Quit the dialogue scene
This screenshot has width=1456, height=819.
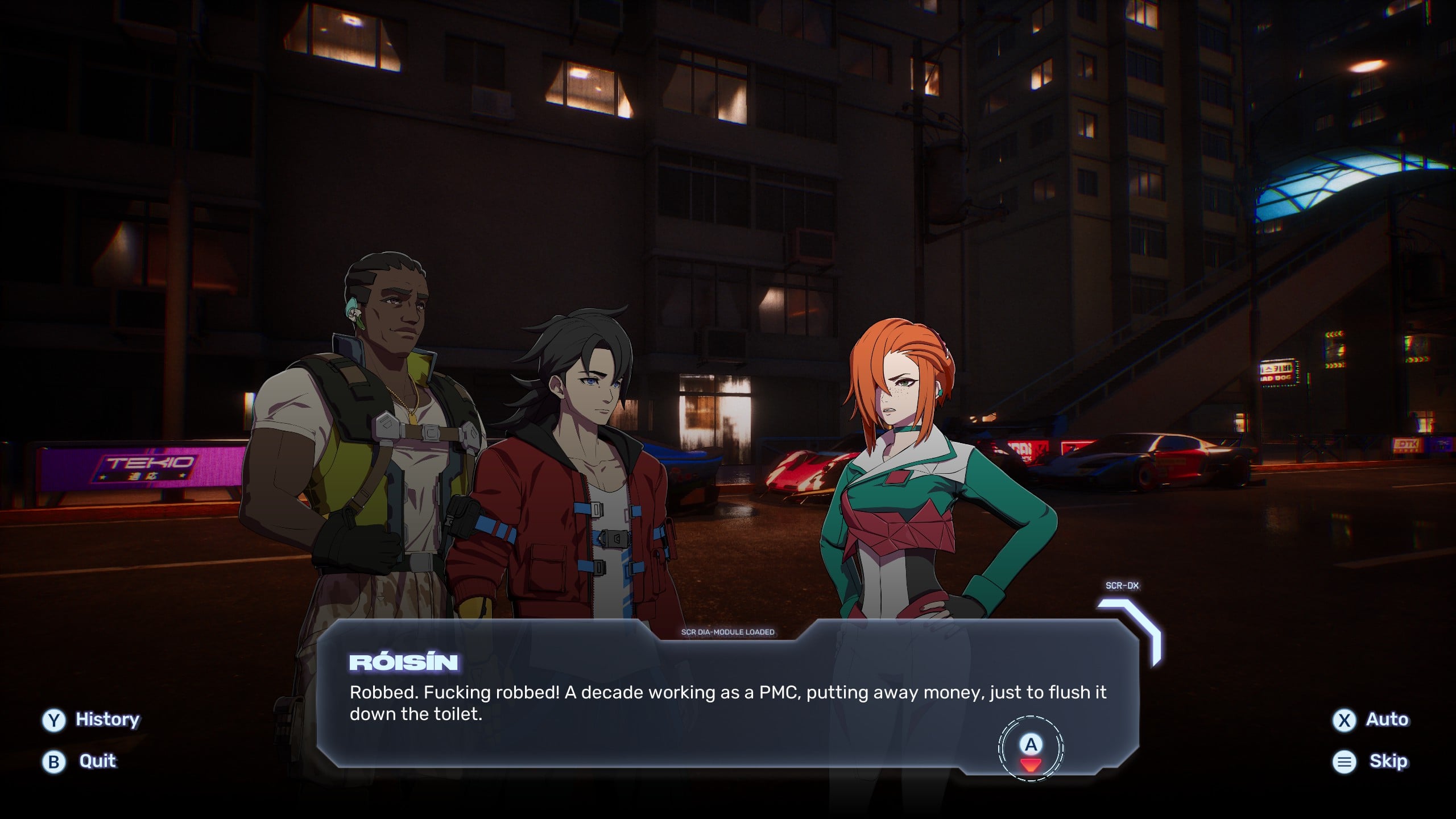tap(80, 761)
